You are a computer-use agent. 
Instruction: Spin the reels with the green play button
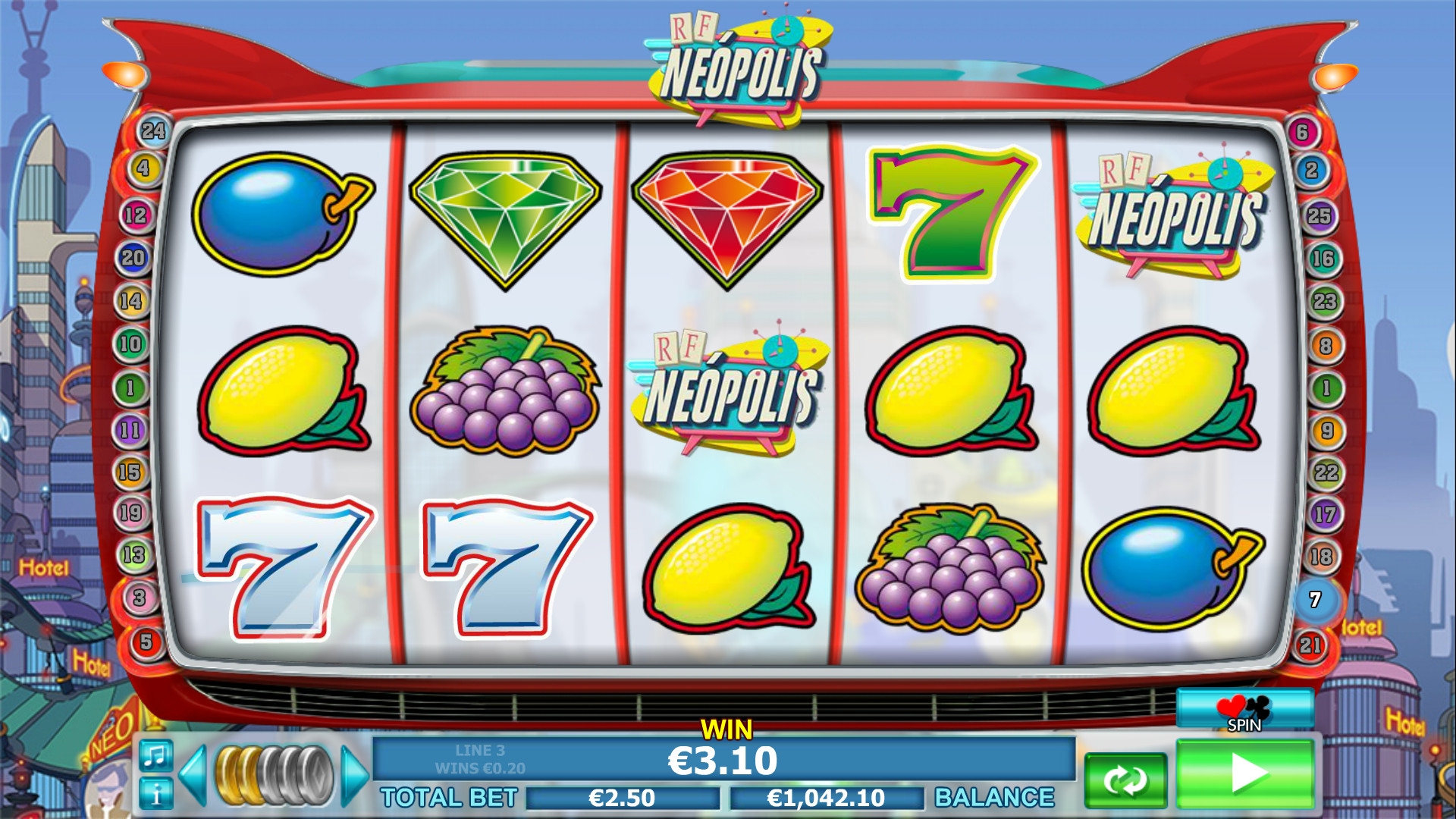[x=1244, y=773]
